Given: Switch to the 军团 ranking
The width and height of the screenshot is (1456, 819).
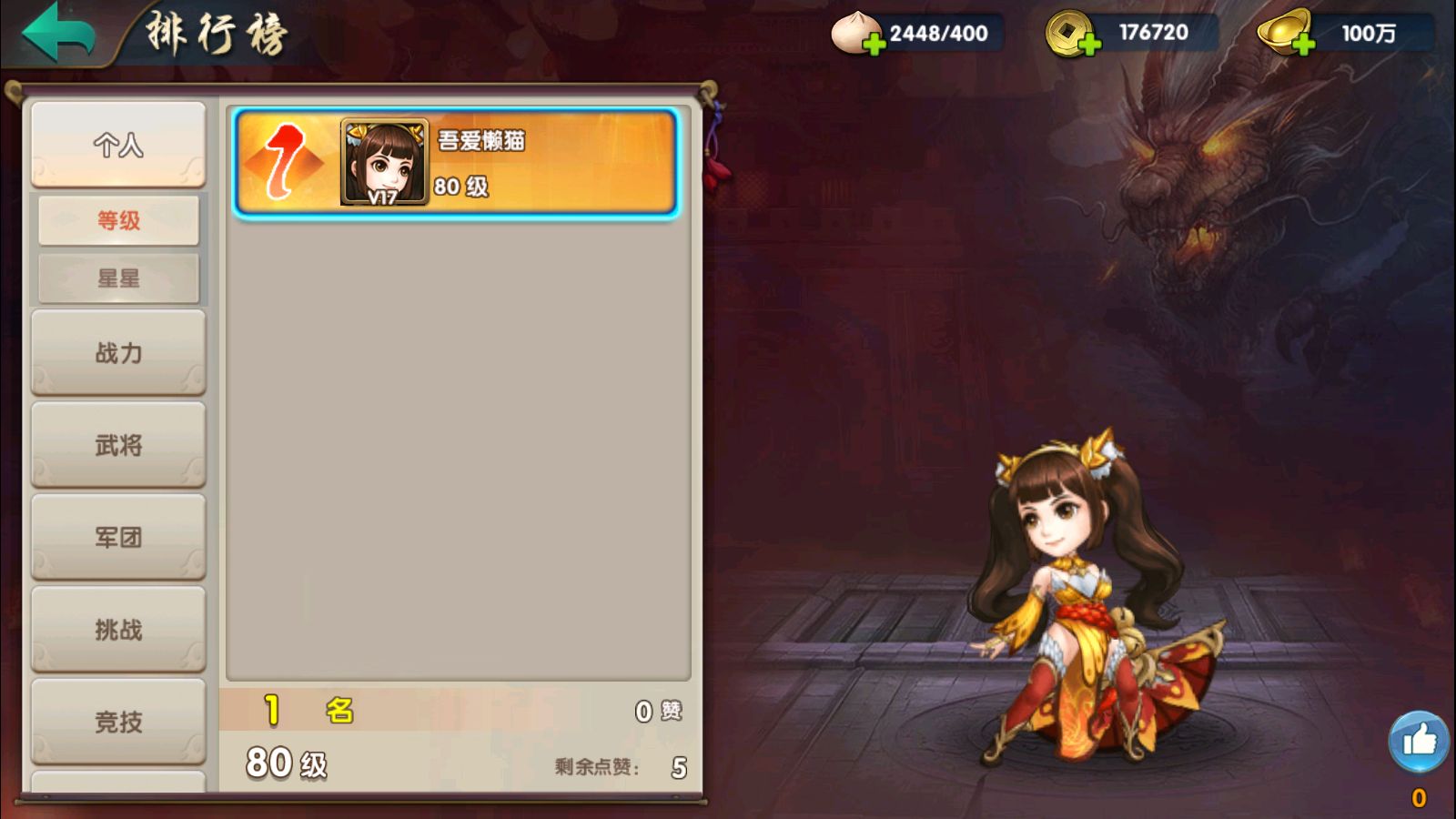Looking at the screenshot, I should click(x=118, y=537).
